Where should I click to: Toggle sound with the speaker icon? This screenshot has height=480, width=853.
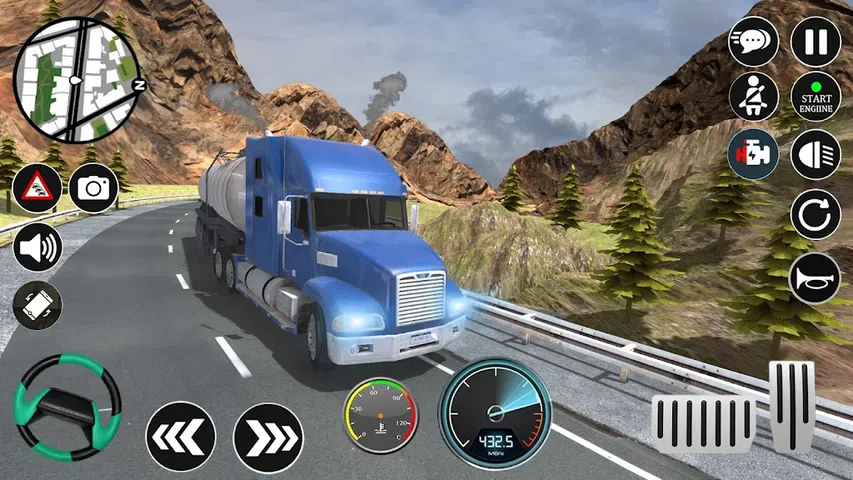pos(37,246)
